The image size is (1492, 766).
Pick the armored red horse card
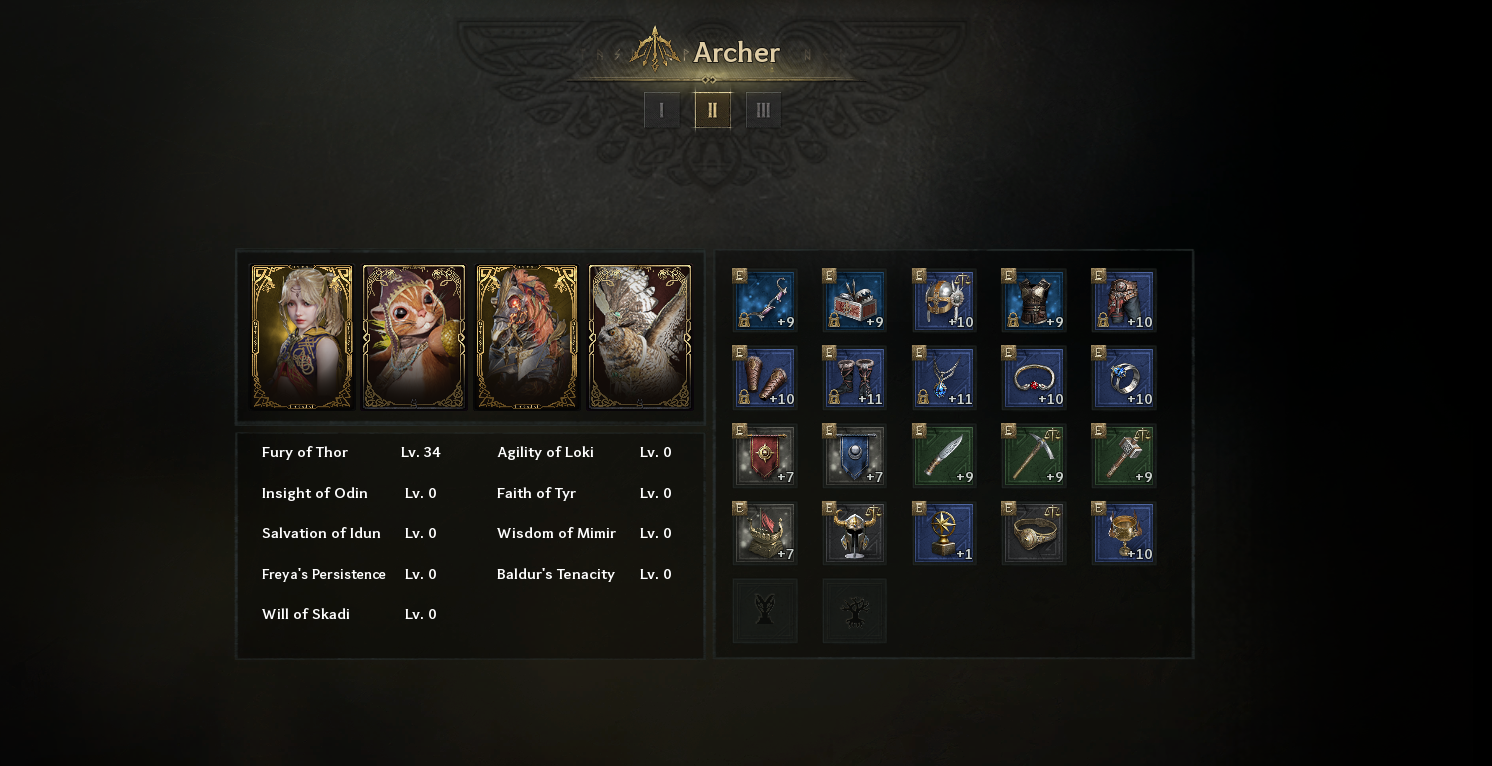[527, 337]
